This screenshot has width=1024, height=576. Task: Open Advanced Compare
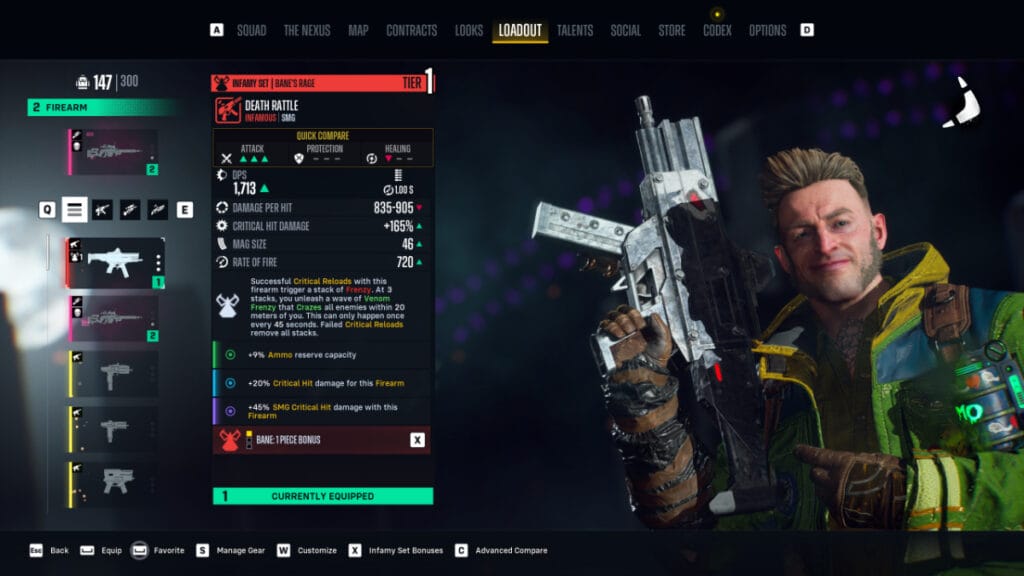[x=503, y=550]
